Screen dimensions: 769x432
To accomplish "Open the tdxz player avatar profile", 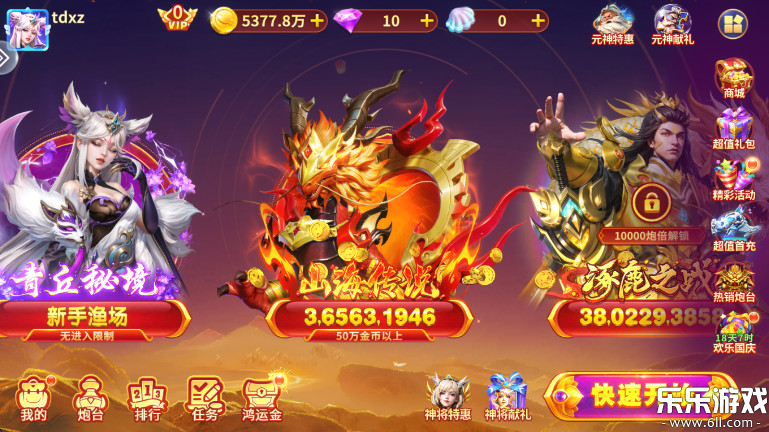I will click(x=27, y=27).
